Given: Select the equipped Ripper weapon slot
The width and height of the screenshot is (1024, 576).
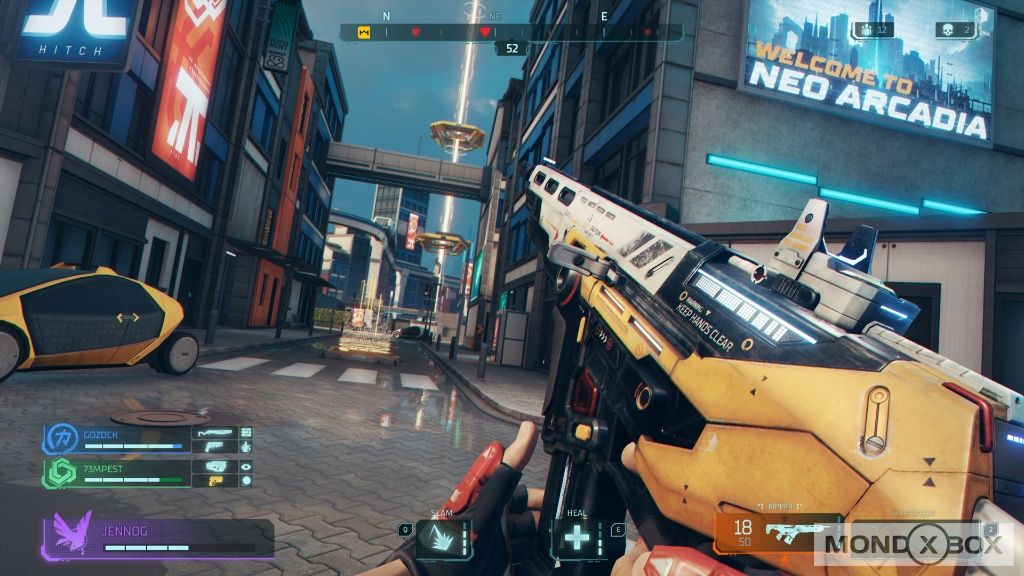Looking at the screenshot, I should (776, 532).
